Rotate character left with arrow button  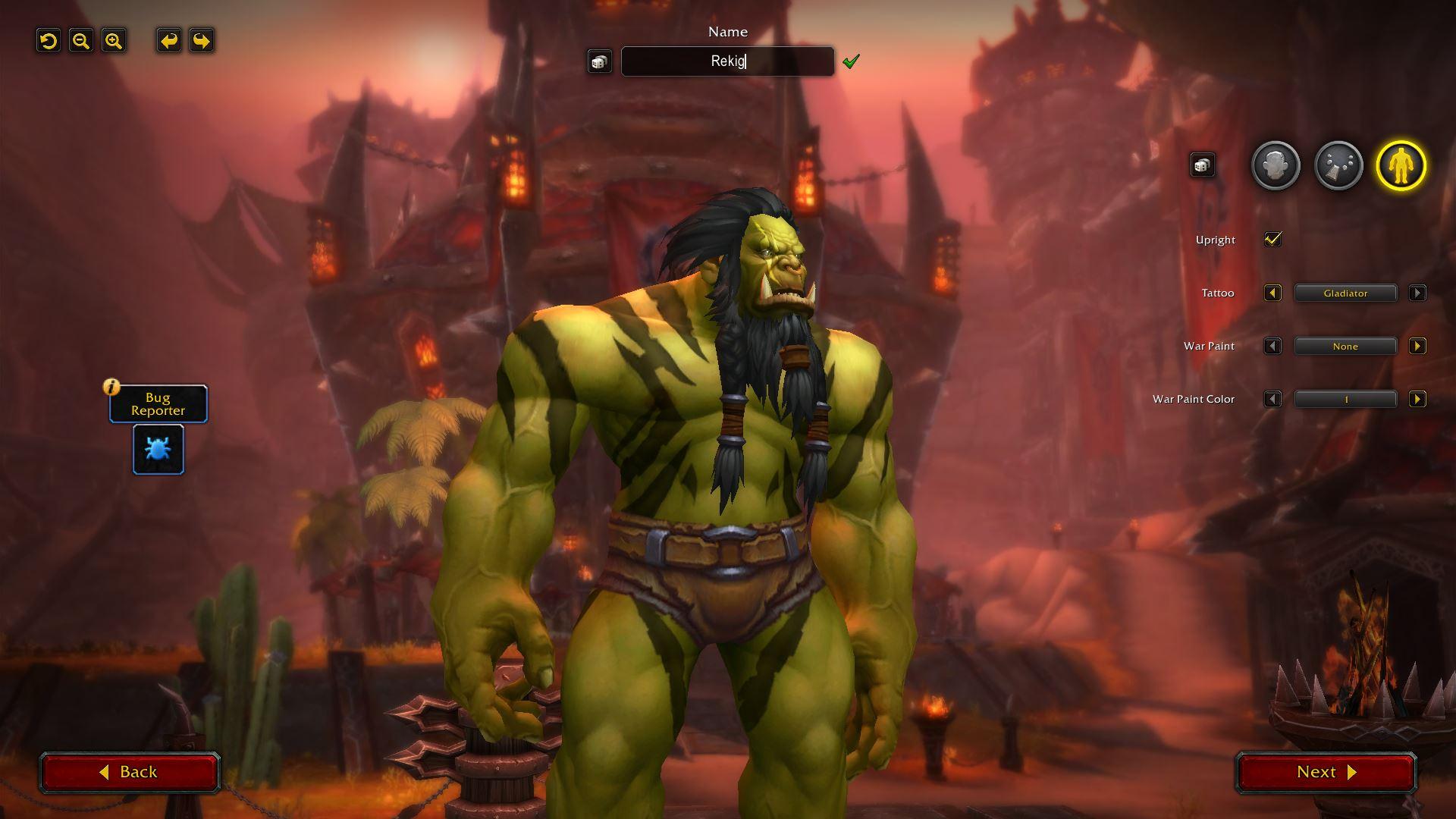(x=168, y=41)
